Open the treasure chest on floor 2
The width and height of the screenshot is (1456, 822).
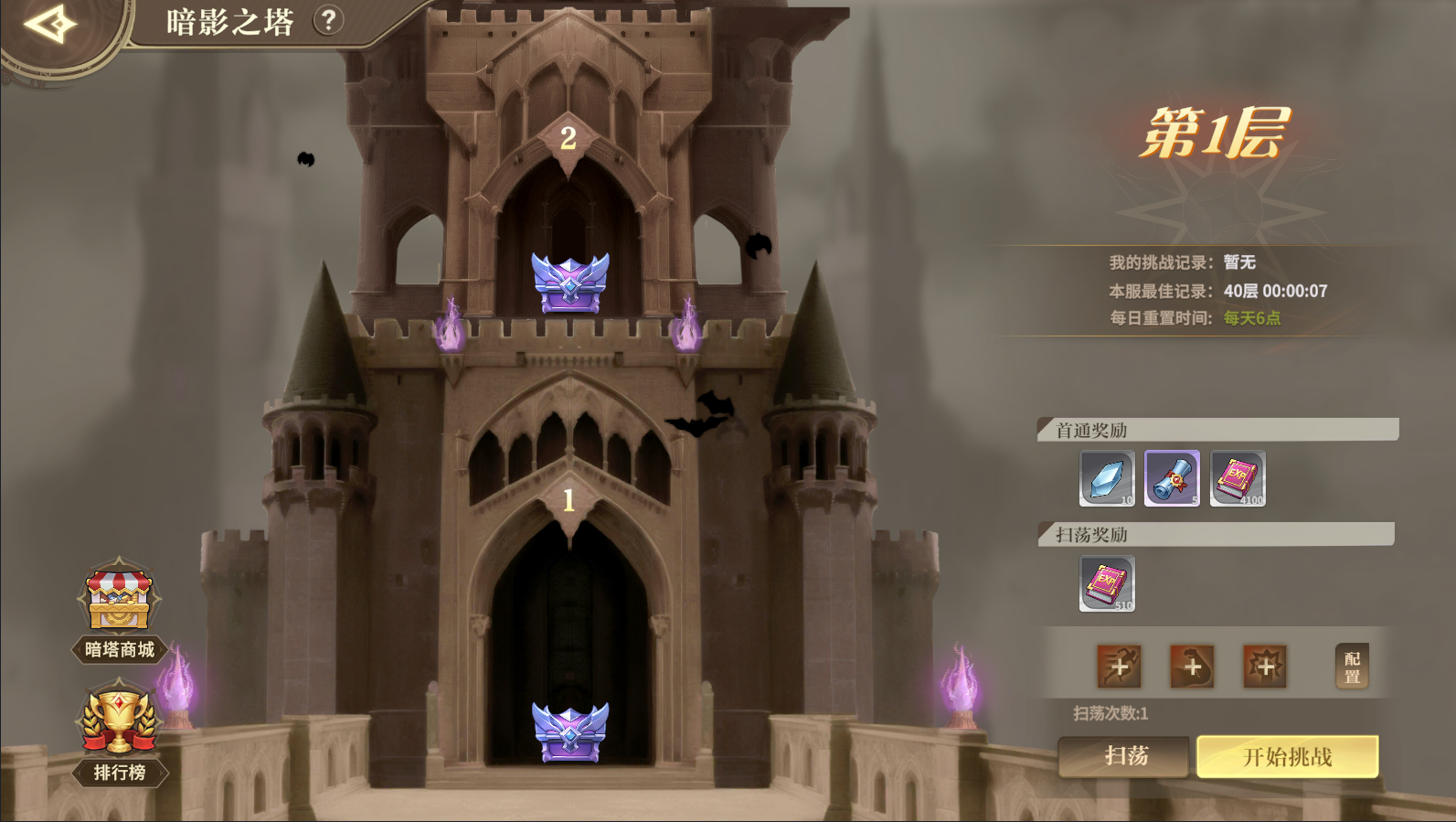click(570, 283)
